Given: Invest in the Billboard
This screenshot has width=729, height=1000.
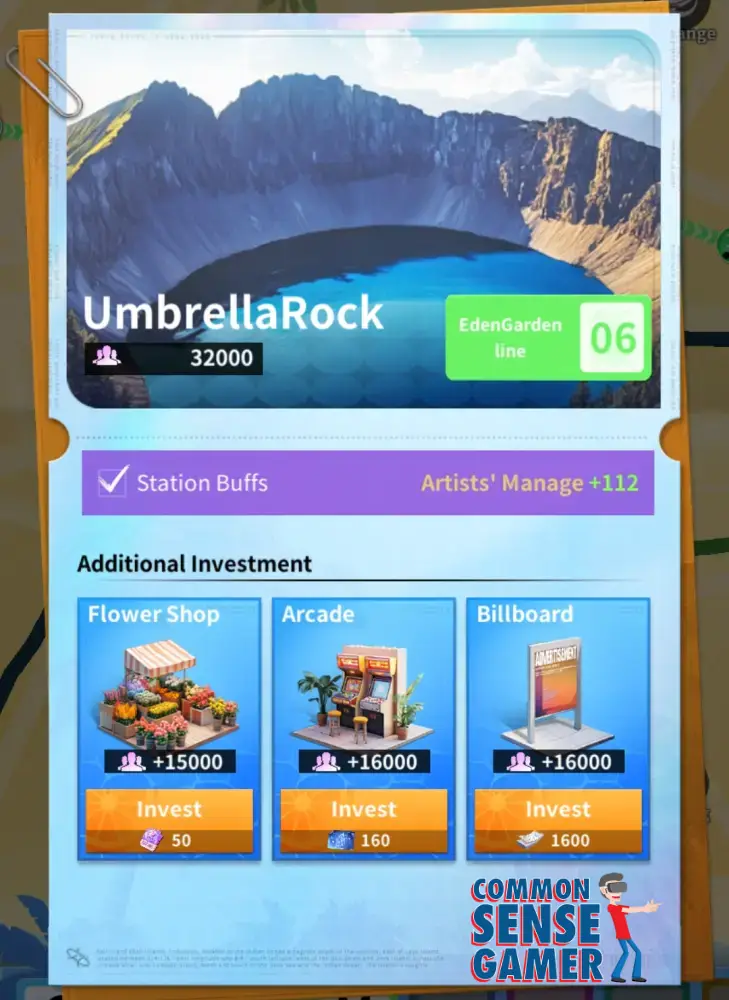Looking at the screenshot, I should 557,821.
